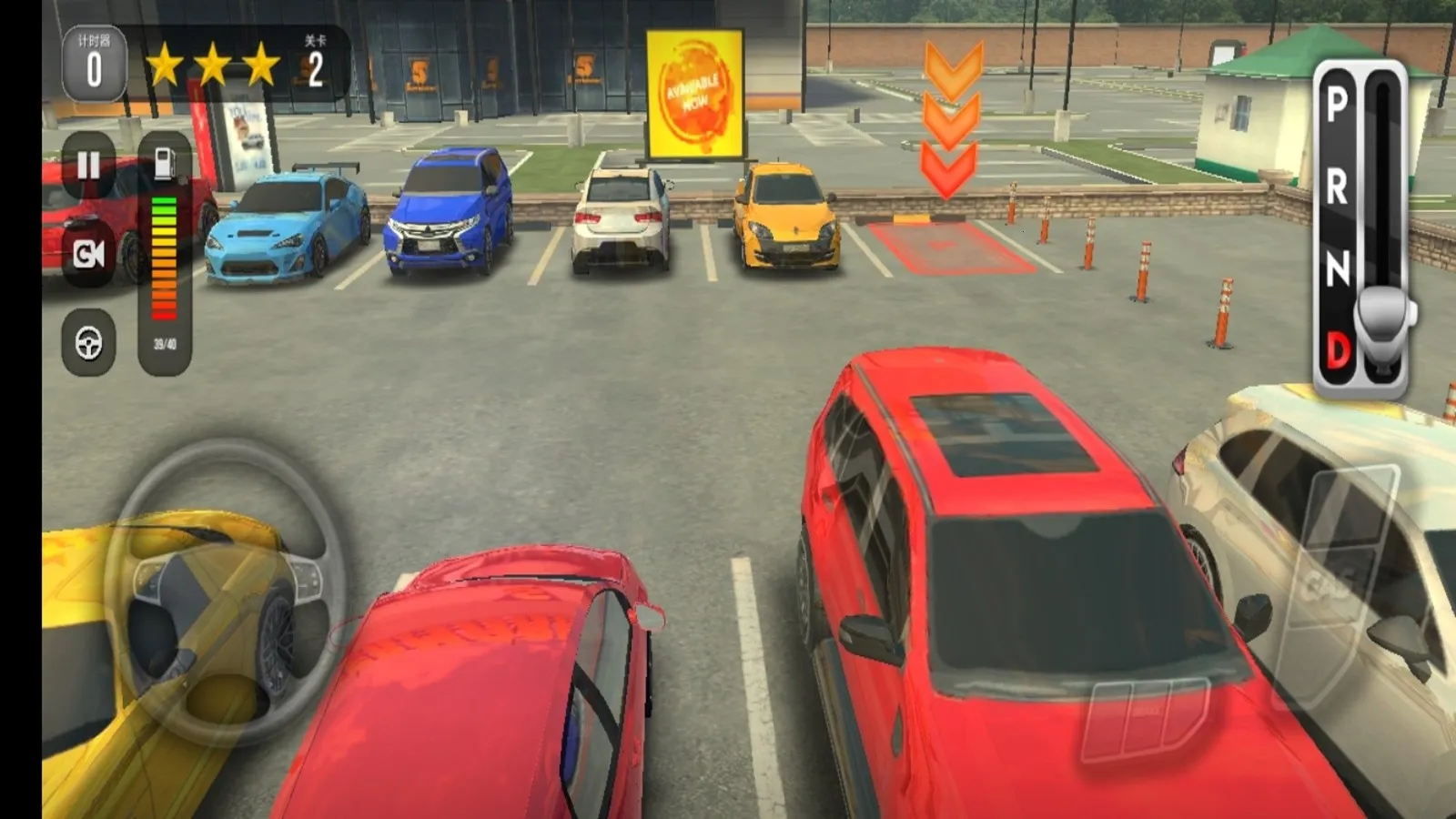The width and height of the screenshot is (1456, 819).
Task: Click the gear shifter knob
Action: 1383,314
